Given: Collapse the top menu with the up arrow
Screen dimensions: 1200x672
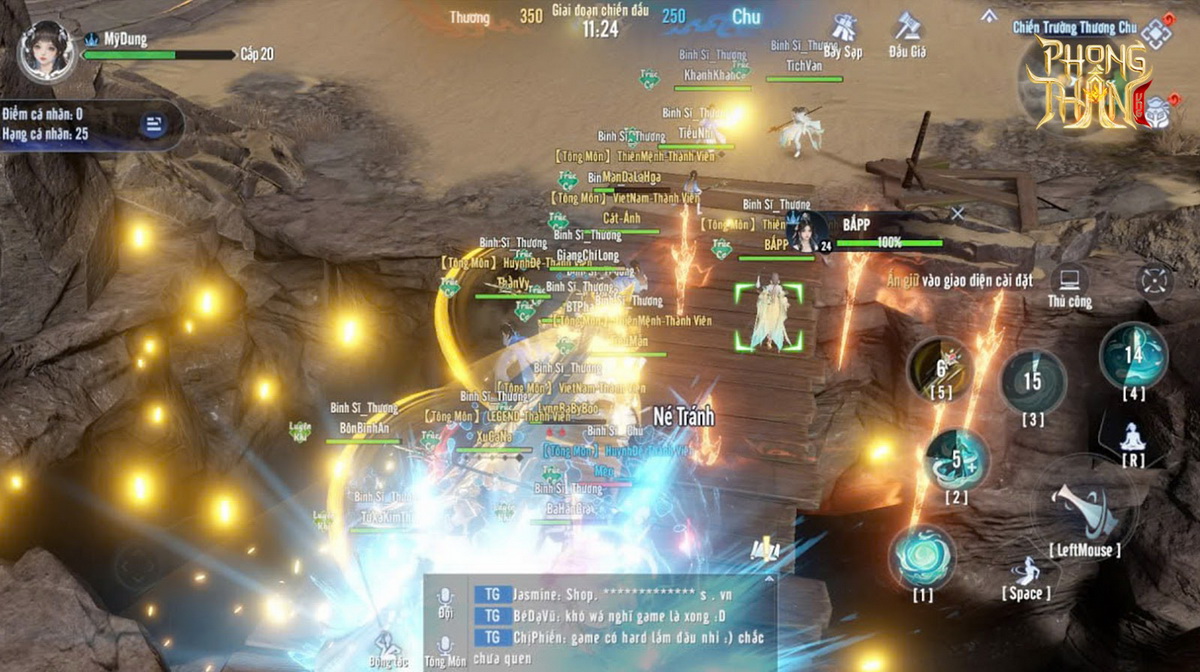Looking at the screenshot, I should (x=989, y=15).
